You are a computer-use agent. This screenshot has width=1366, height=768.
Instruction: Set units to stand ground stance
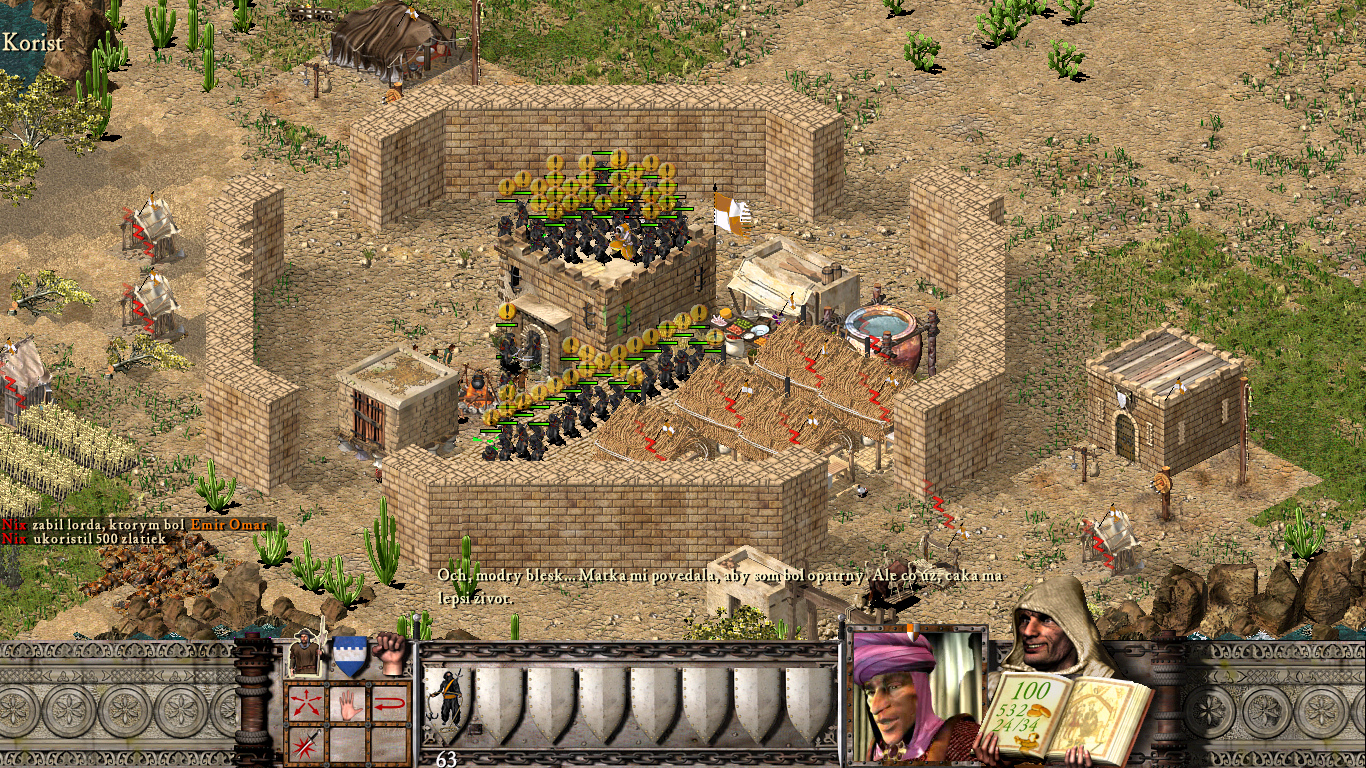click(305, 656)
